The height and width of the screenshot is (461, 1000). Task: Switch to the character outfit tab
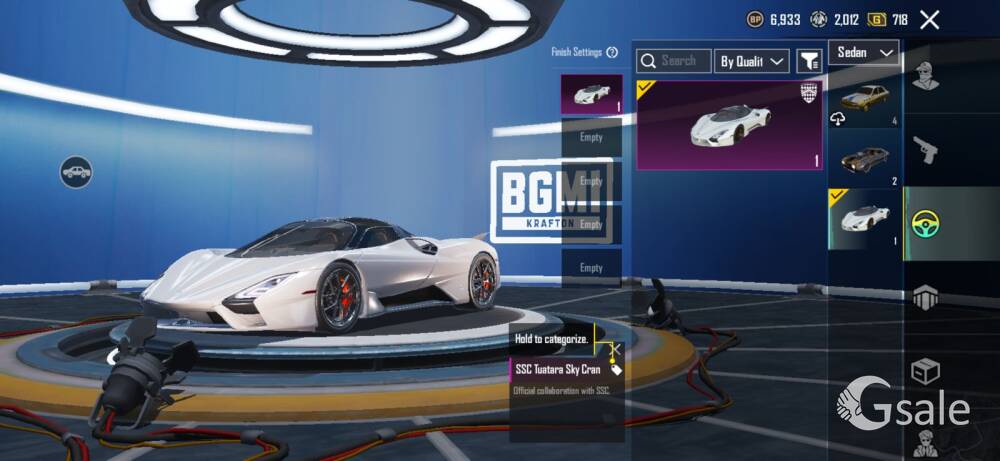click(x=926, y=75)
